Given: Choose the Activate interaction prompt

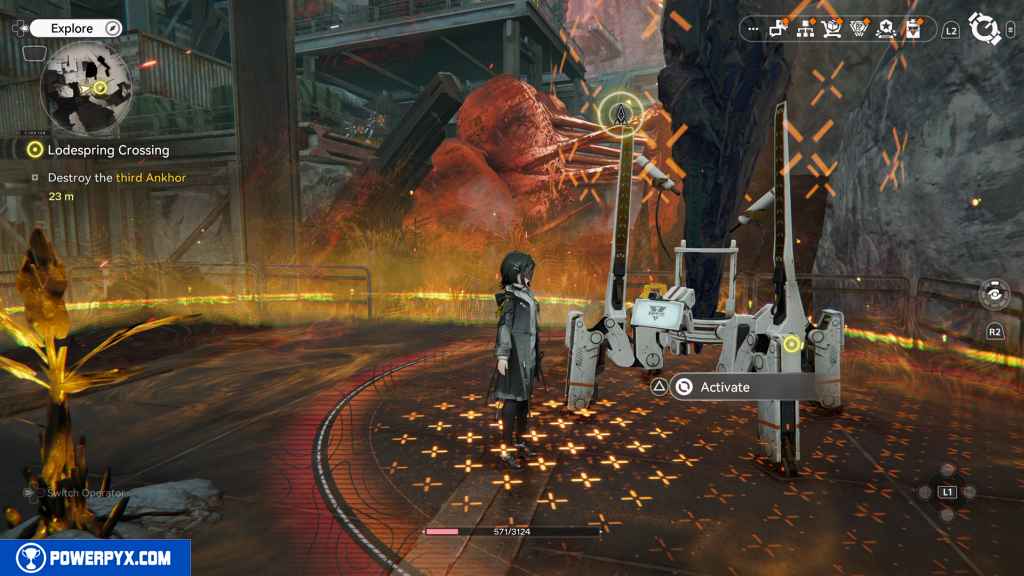Looking at the screenshot, I should click(724, 387).
